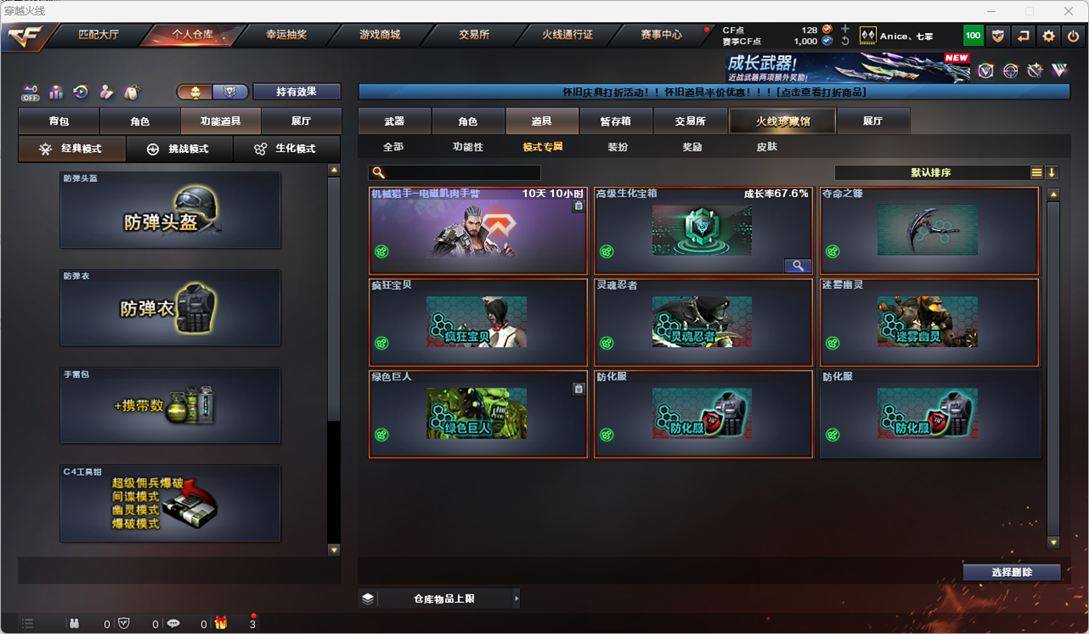Go to the 幸运抽奖 lucky draw page

287,34
